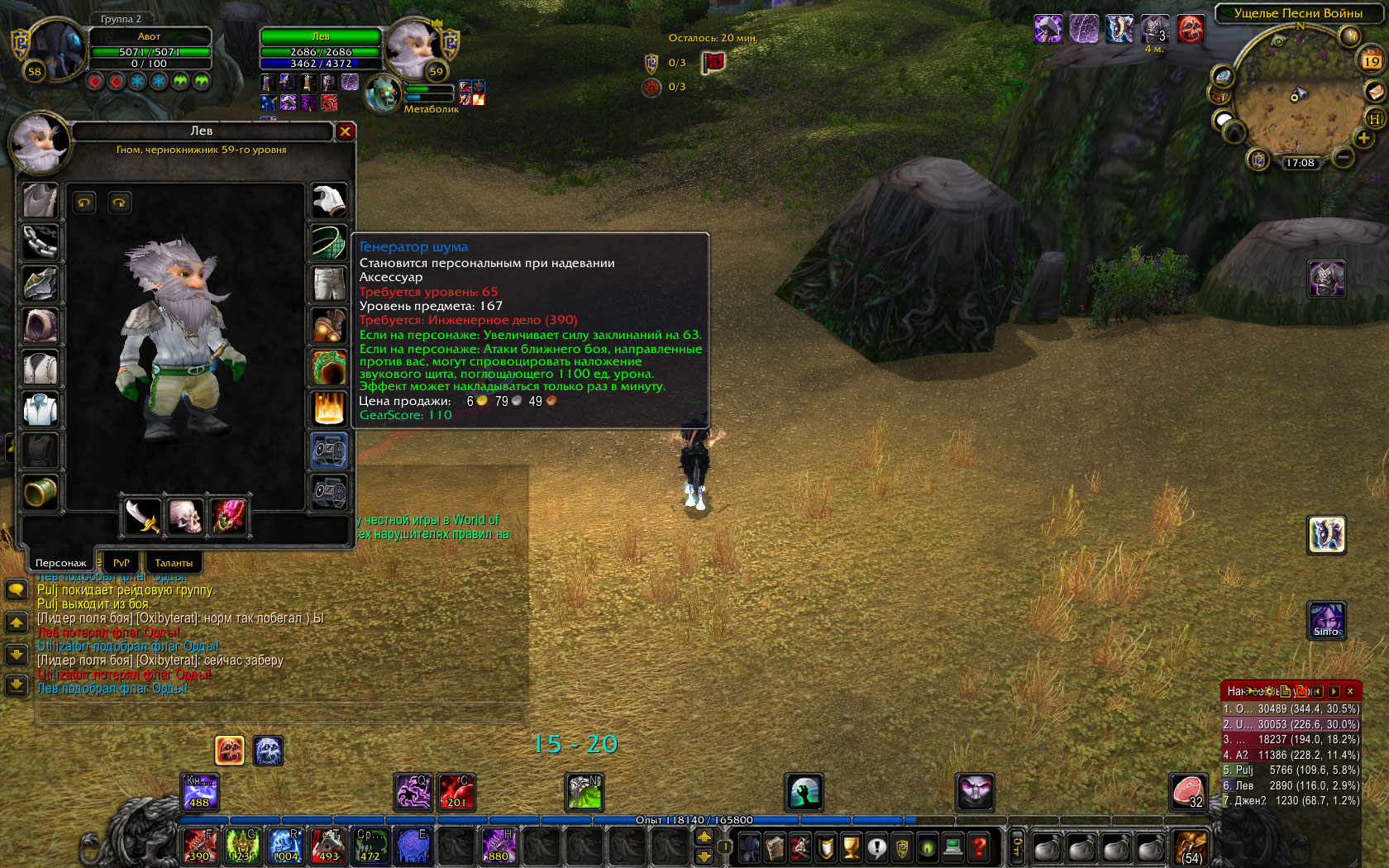The height and width of the screenshot is (868, 1389).
Task: Select the curved sword main-hand slot
Action: pos(142,517)
